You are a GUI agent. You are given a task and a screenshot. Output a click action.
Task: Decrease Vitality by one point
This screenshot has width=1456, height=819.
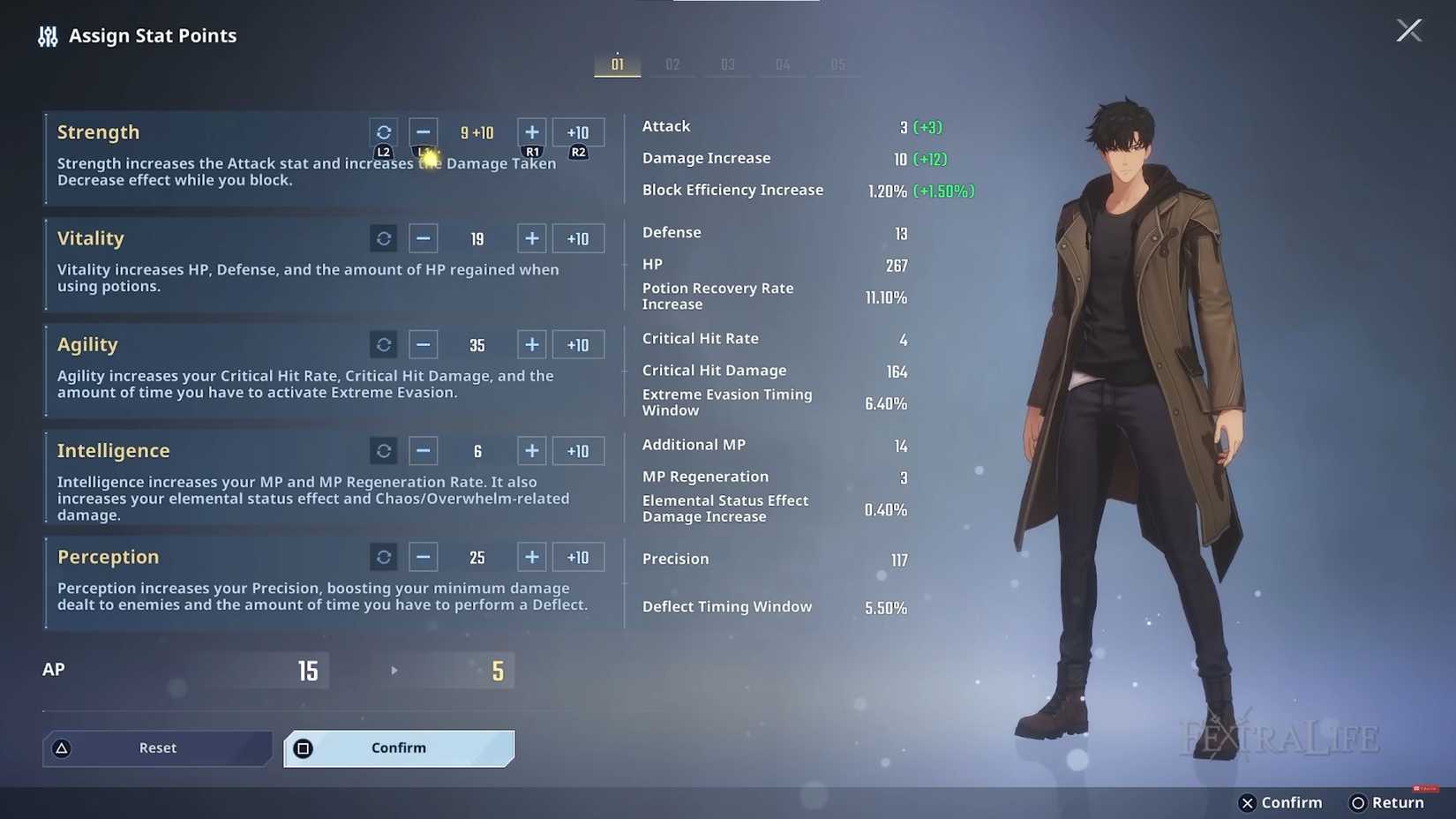pos(424,239)
